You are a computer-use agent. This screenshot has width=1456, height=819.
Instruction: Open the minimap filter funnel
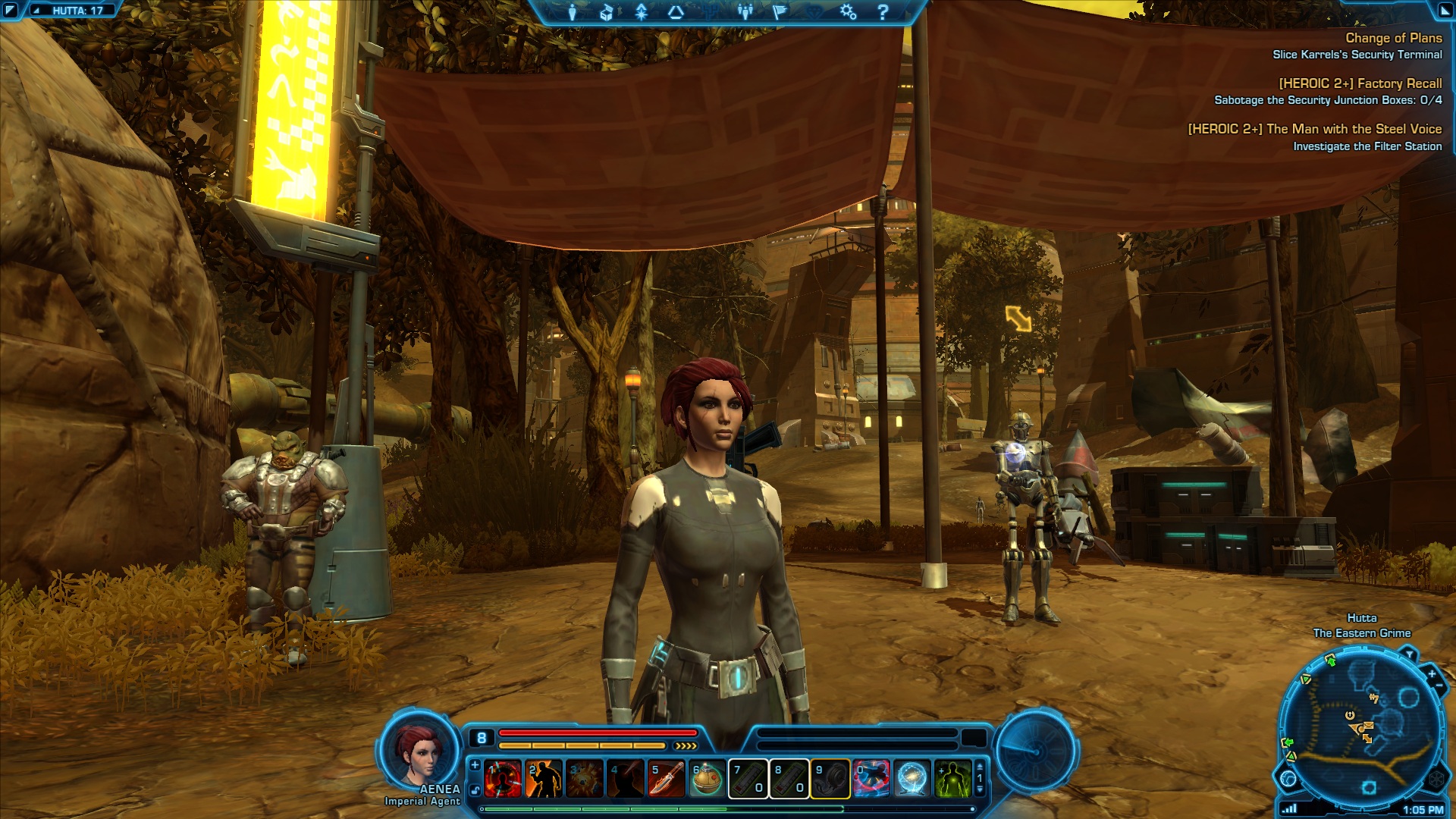point(1409,654)
